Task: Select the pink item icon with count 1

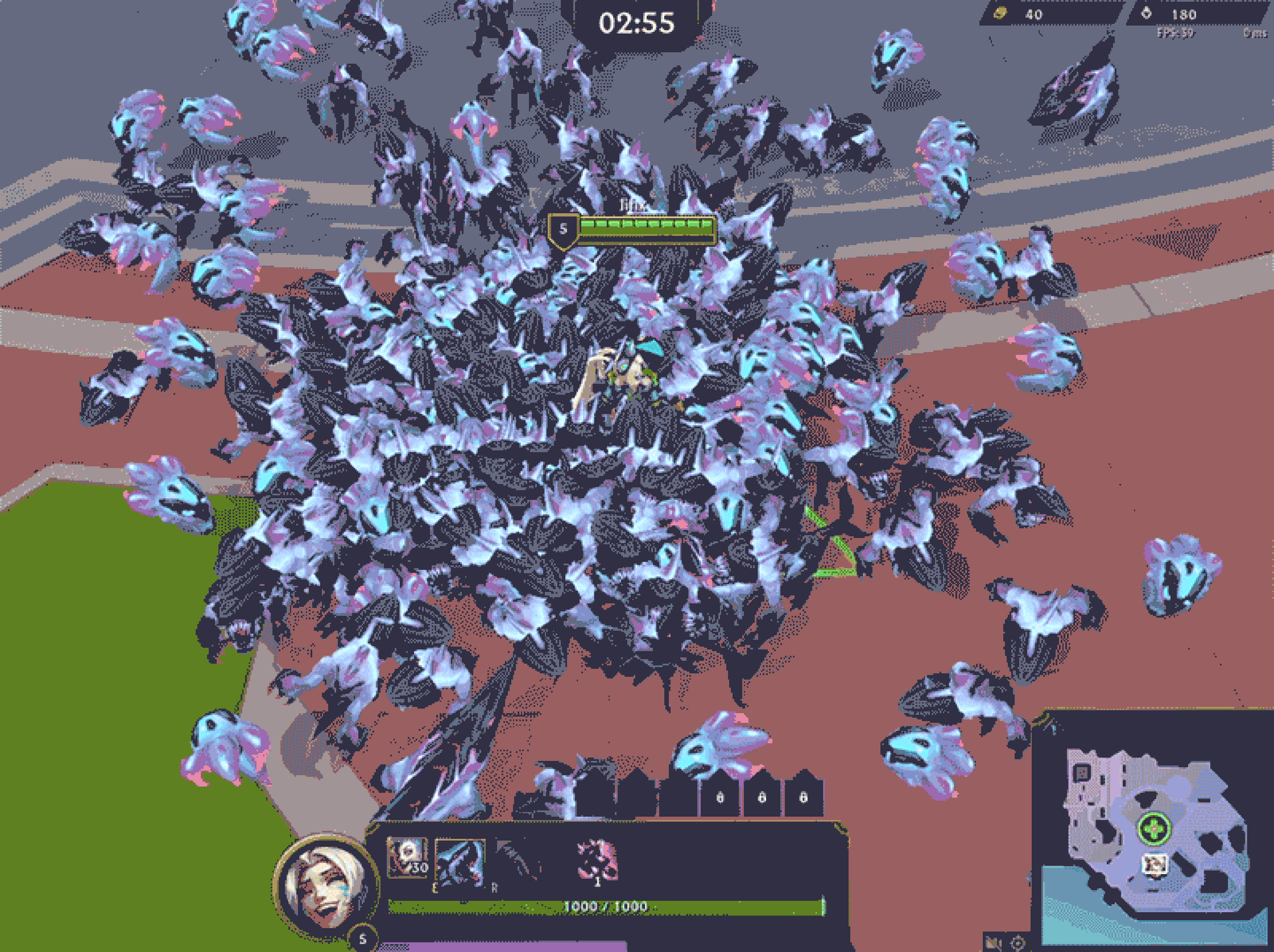Action: point(597,860)
